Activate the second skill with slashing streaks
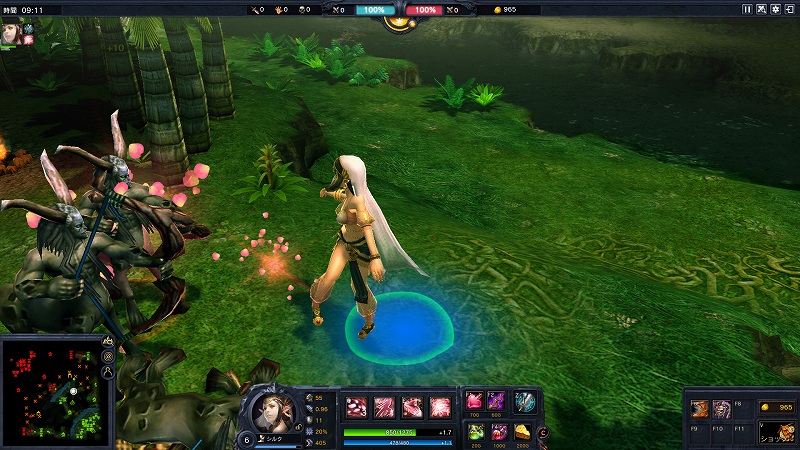The width and height of the screenshot is (800, 450). click(384, 406)
